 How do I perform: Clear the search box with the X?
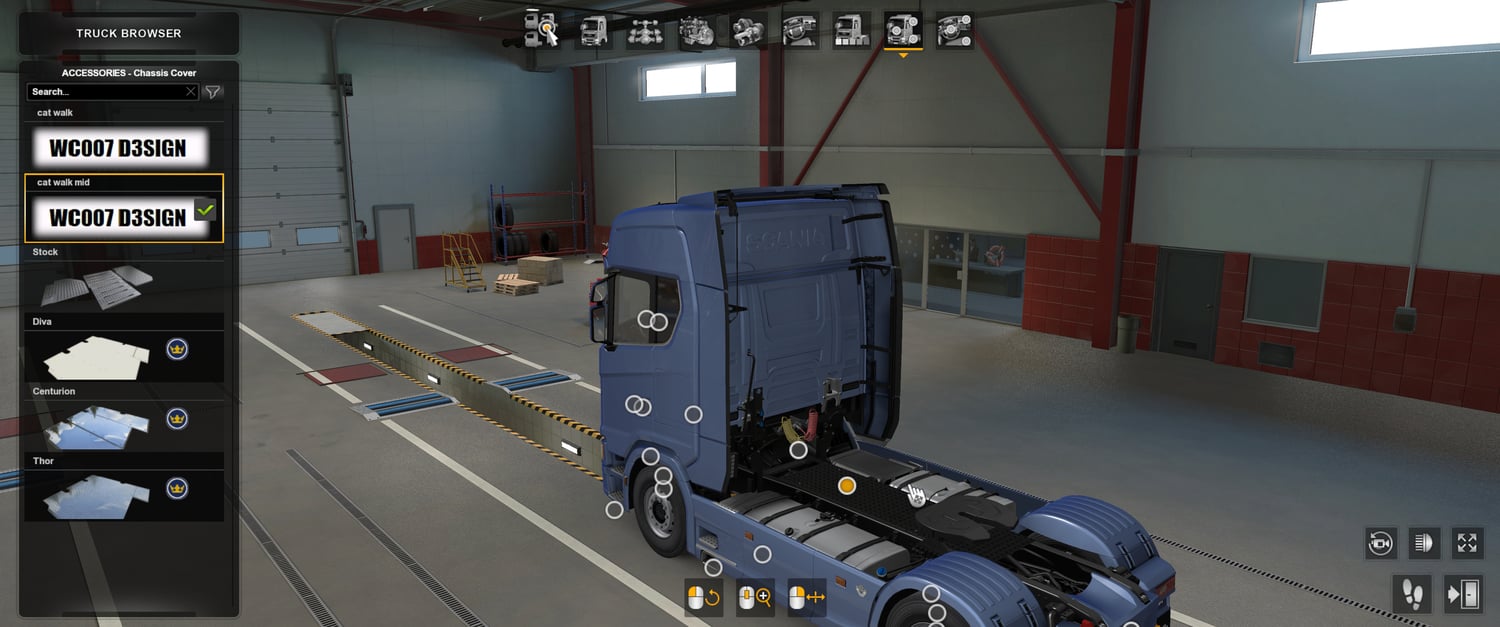click(x=191, y=92)
